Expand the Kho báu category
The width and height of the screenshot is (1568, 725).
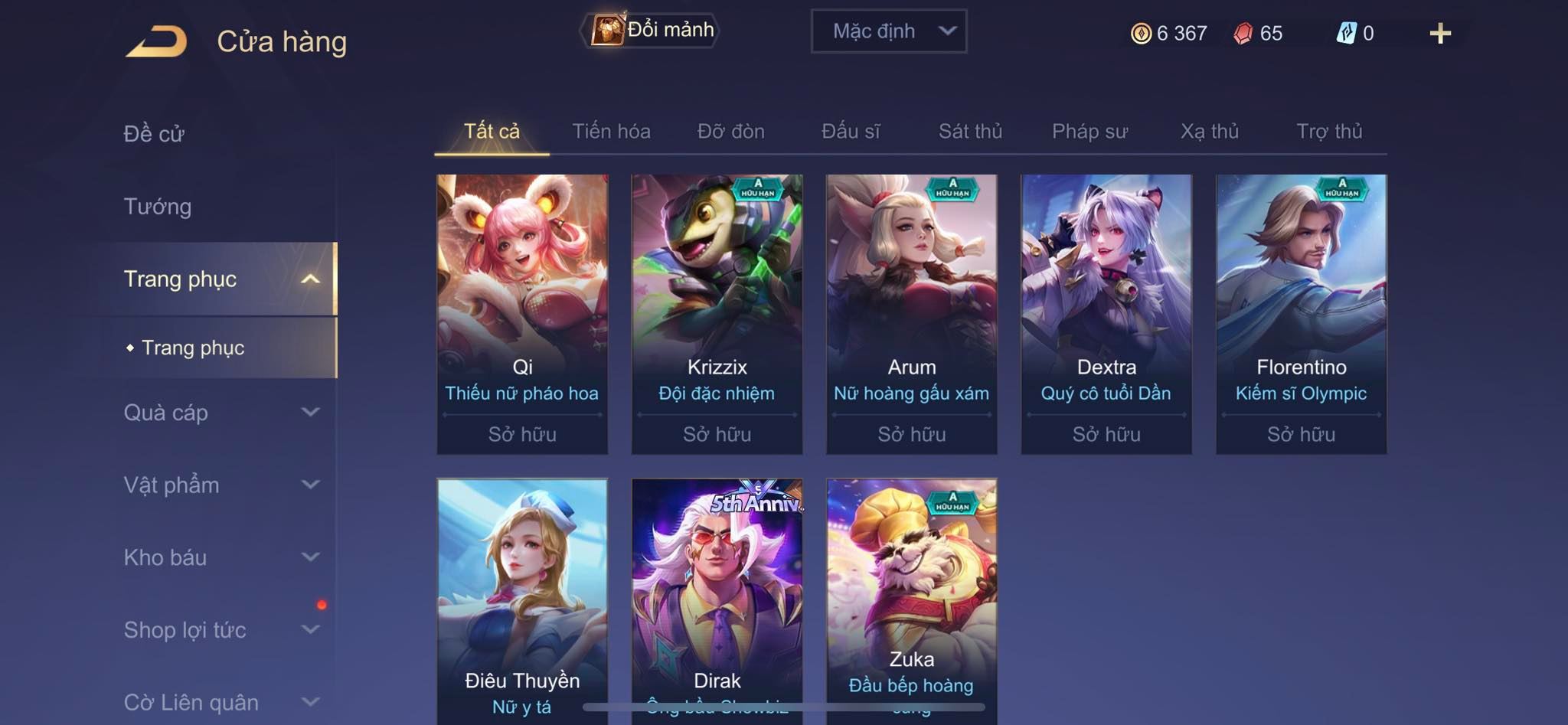click(220, 557)
